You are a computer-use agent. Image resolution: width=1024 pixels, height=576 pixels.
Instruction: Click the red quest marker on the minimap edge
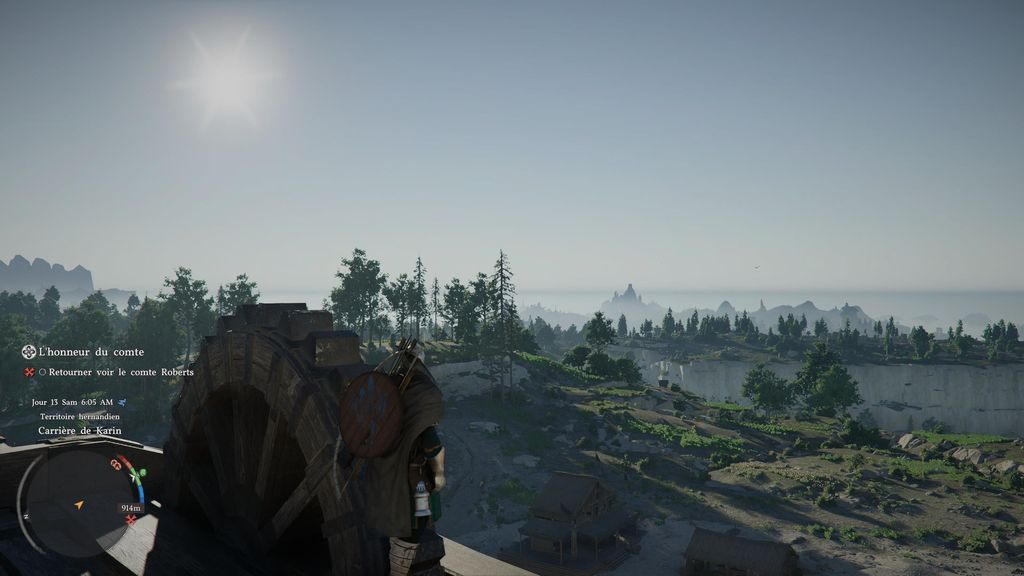pyautogui.click(x=130, y=520)
